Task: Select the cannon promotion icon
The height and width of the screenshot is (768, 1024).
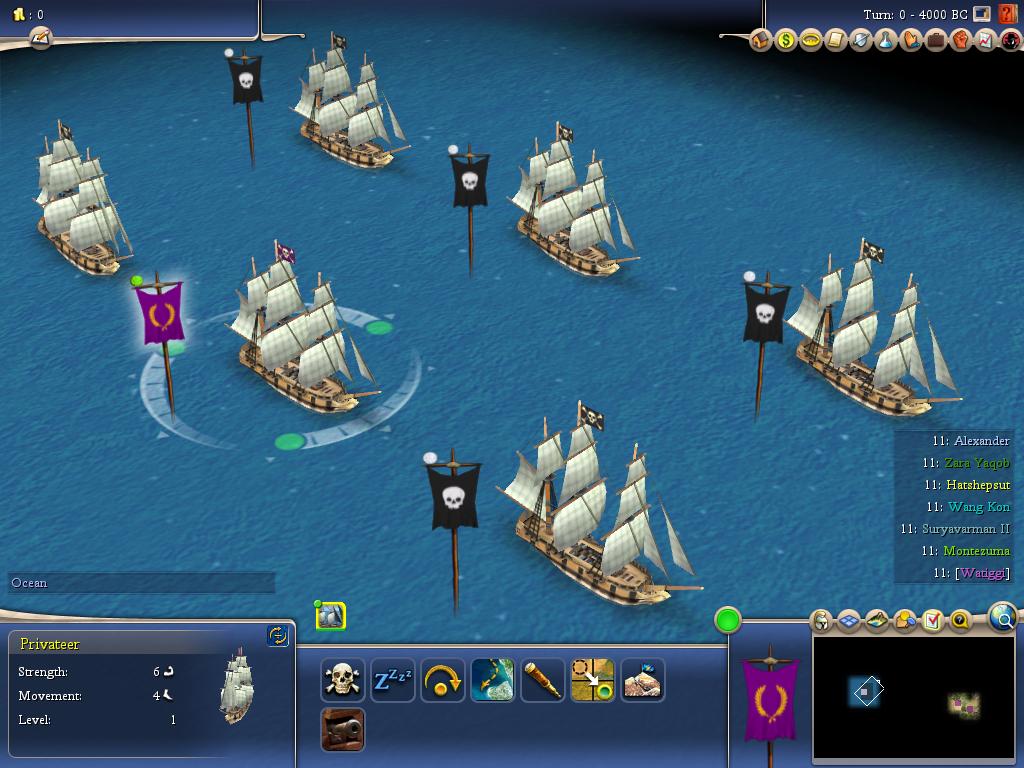Action: click(x=343, y=729)
